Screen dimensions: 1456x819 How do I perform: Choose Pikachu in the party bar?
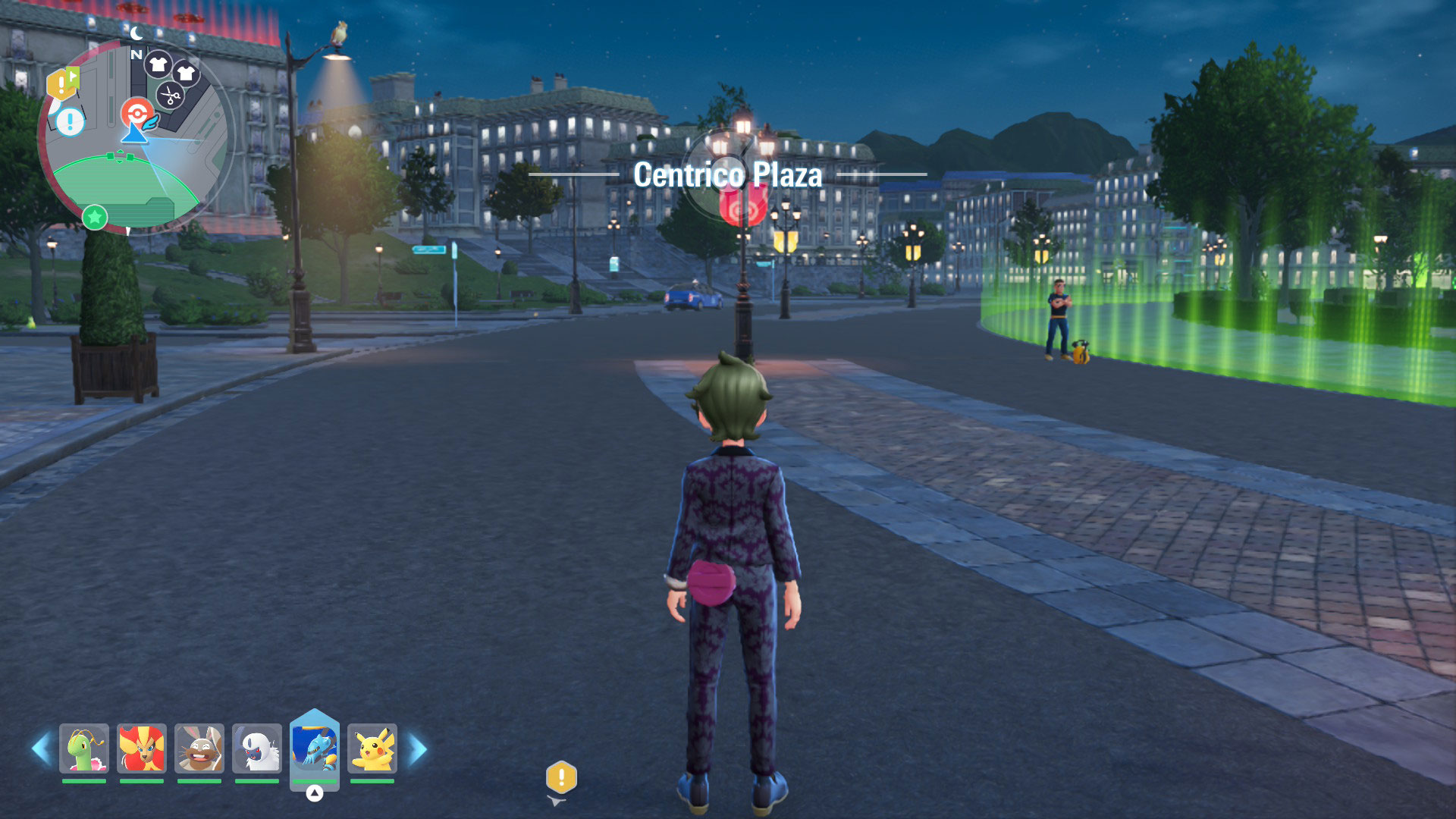coord(372,748)
